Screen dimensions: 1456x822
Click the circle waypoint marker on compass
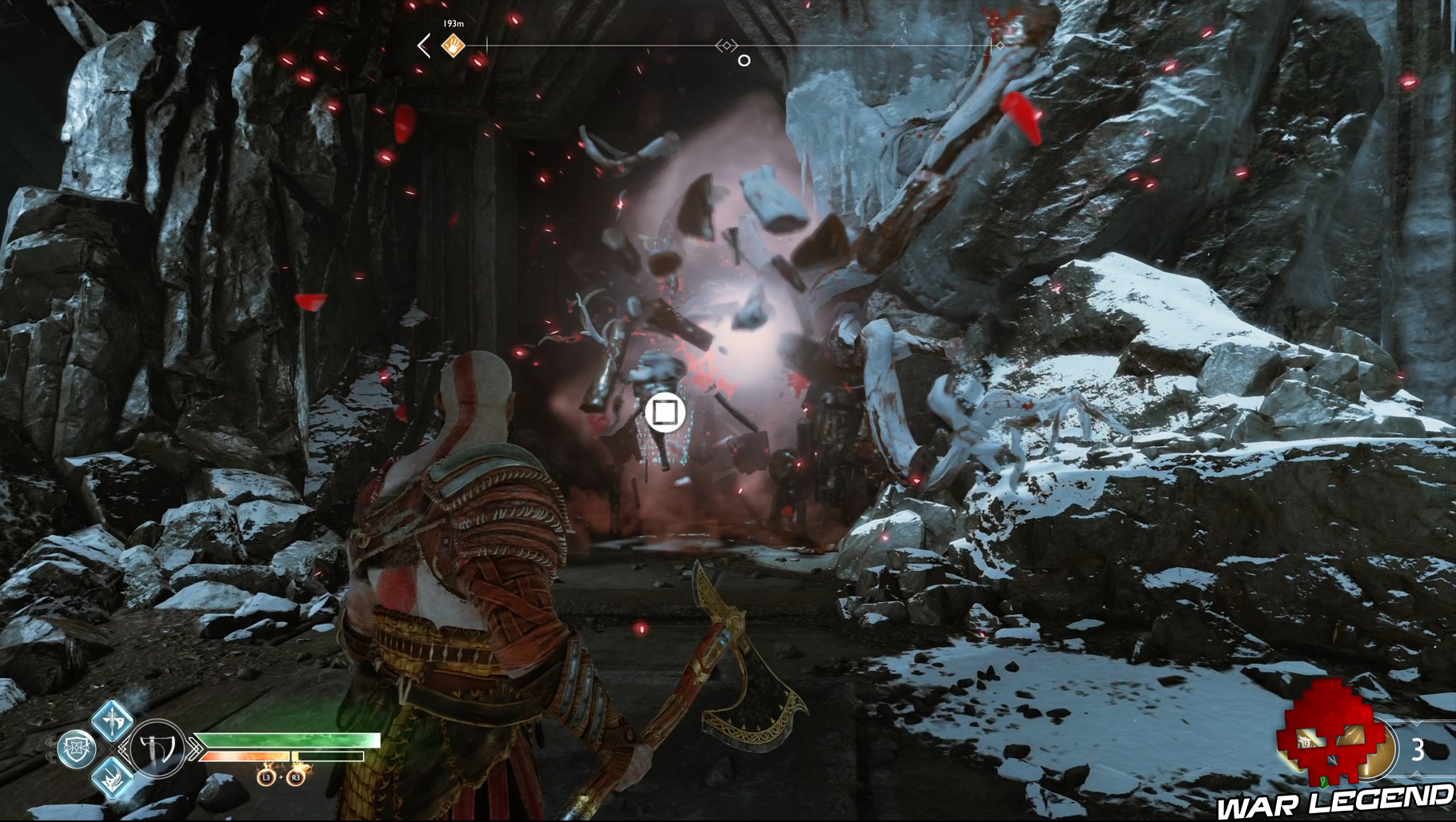[745, 59]
